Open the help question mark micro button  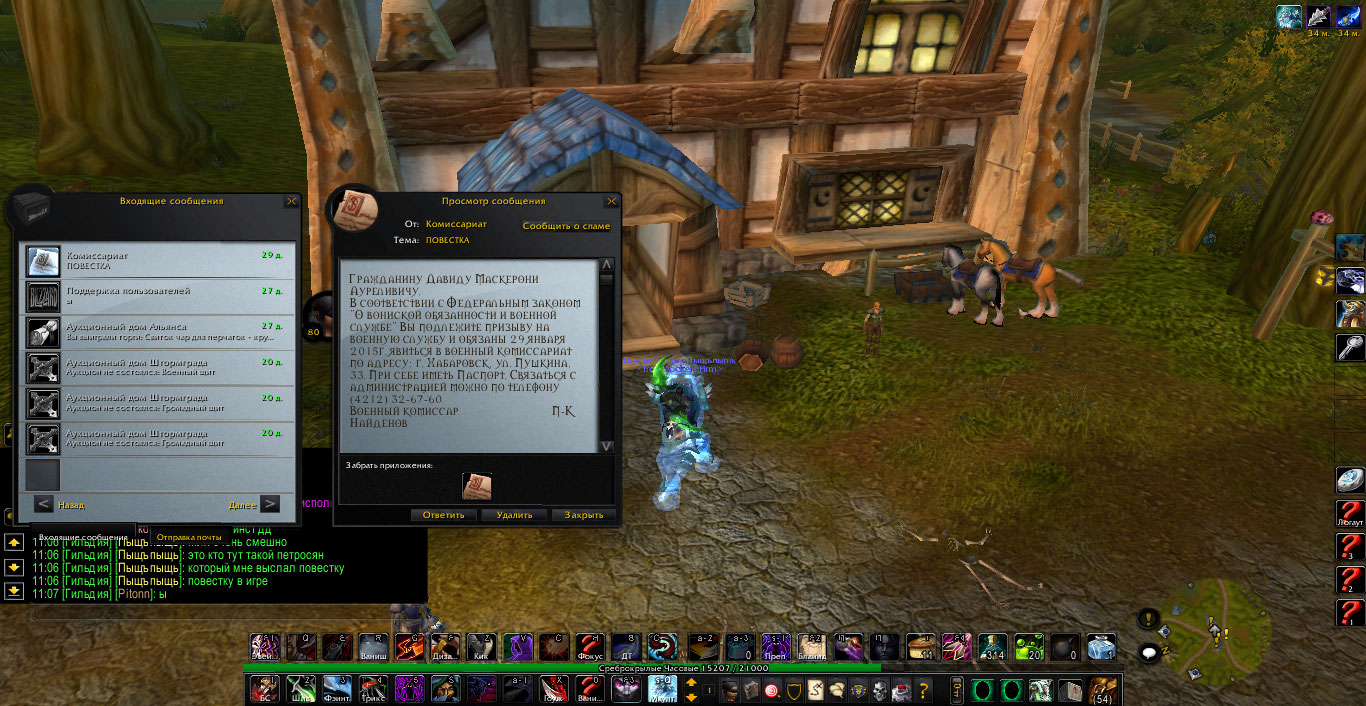(923, 690)
